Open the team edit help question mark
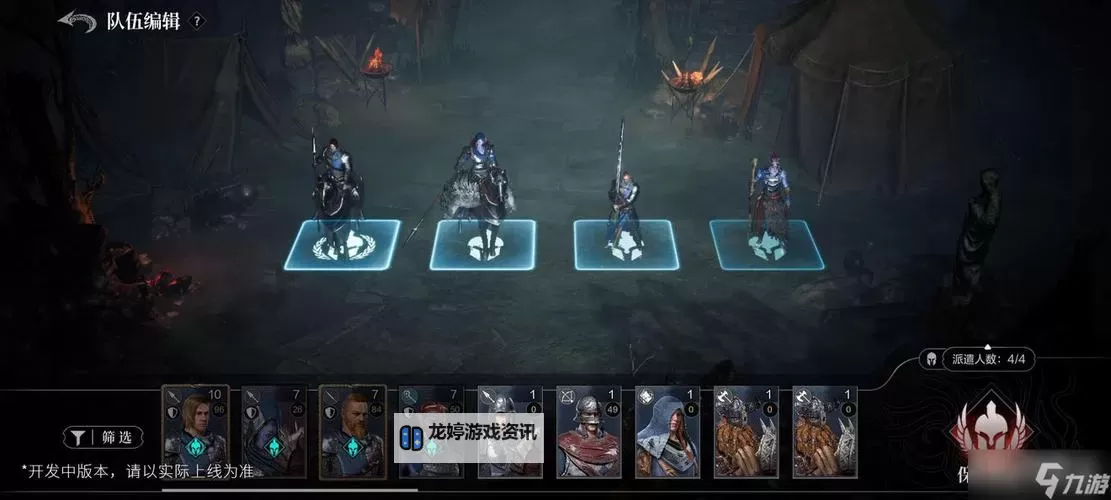The width and height of the screenshot is (1111, 500). coord(197,21)
